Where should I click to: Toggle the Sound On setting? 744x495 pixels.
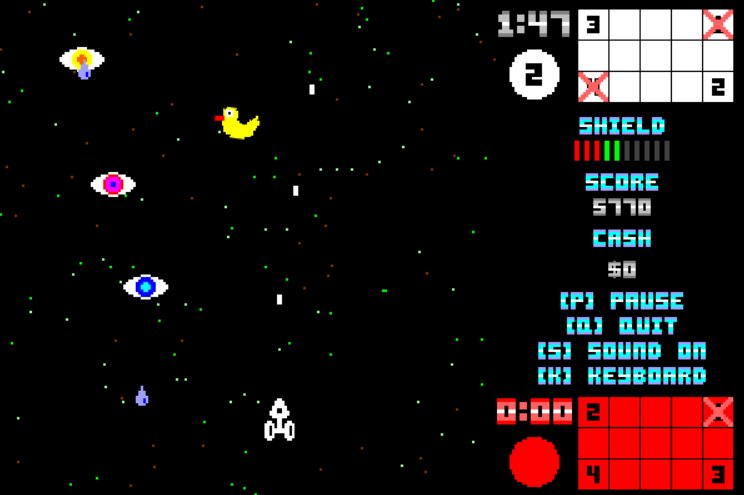click(621, 351)
